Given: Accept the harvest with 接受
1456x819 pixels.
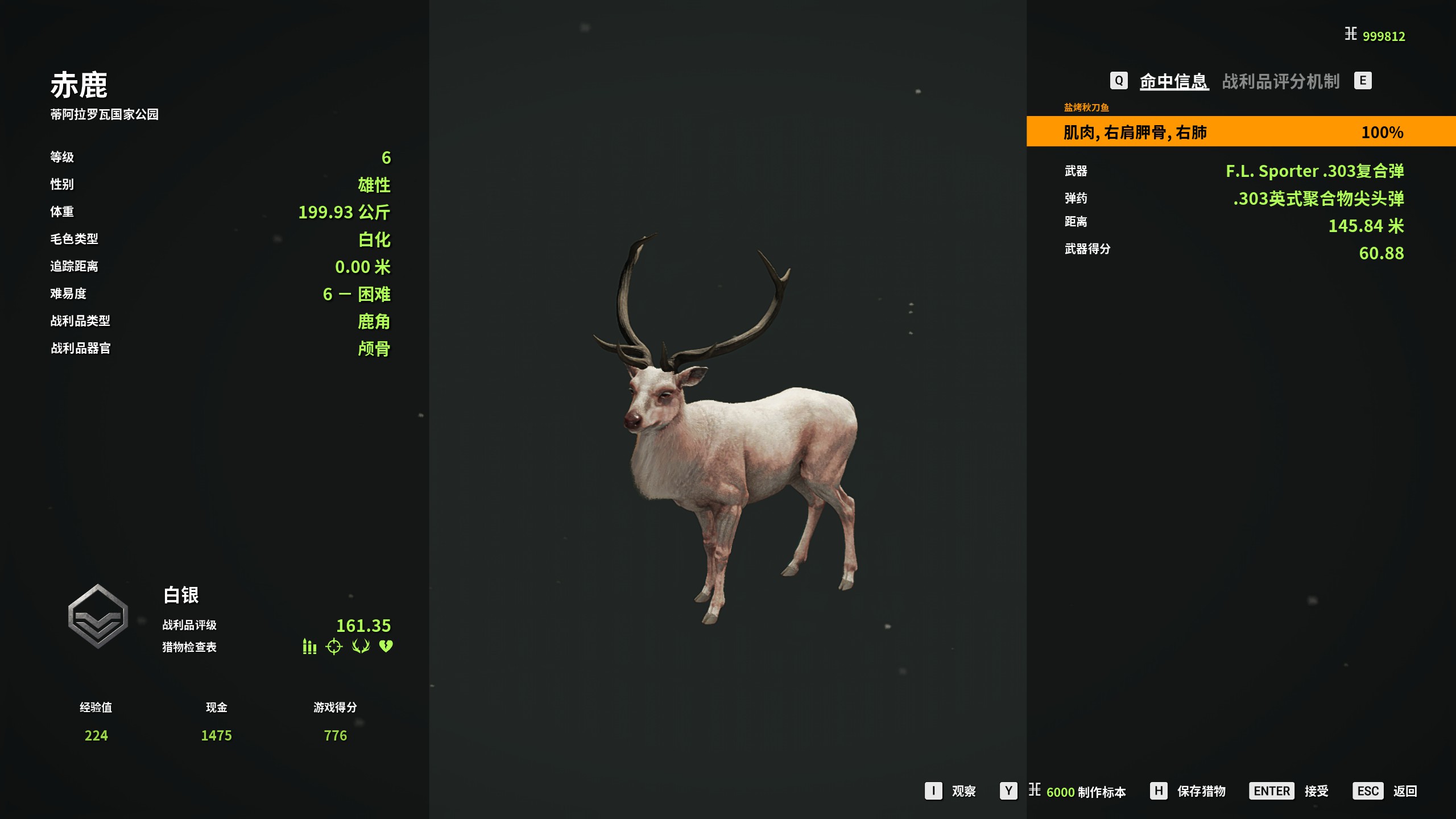Looking at the screenshot, I should [1316, 791].
